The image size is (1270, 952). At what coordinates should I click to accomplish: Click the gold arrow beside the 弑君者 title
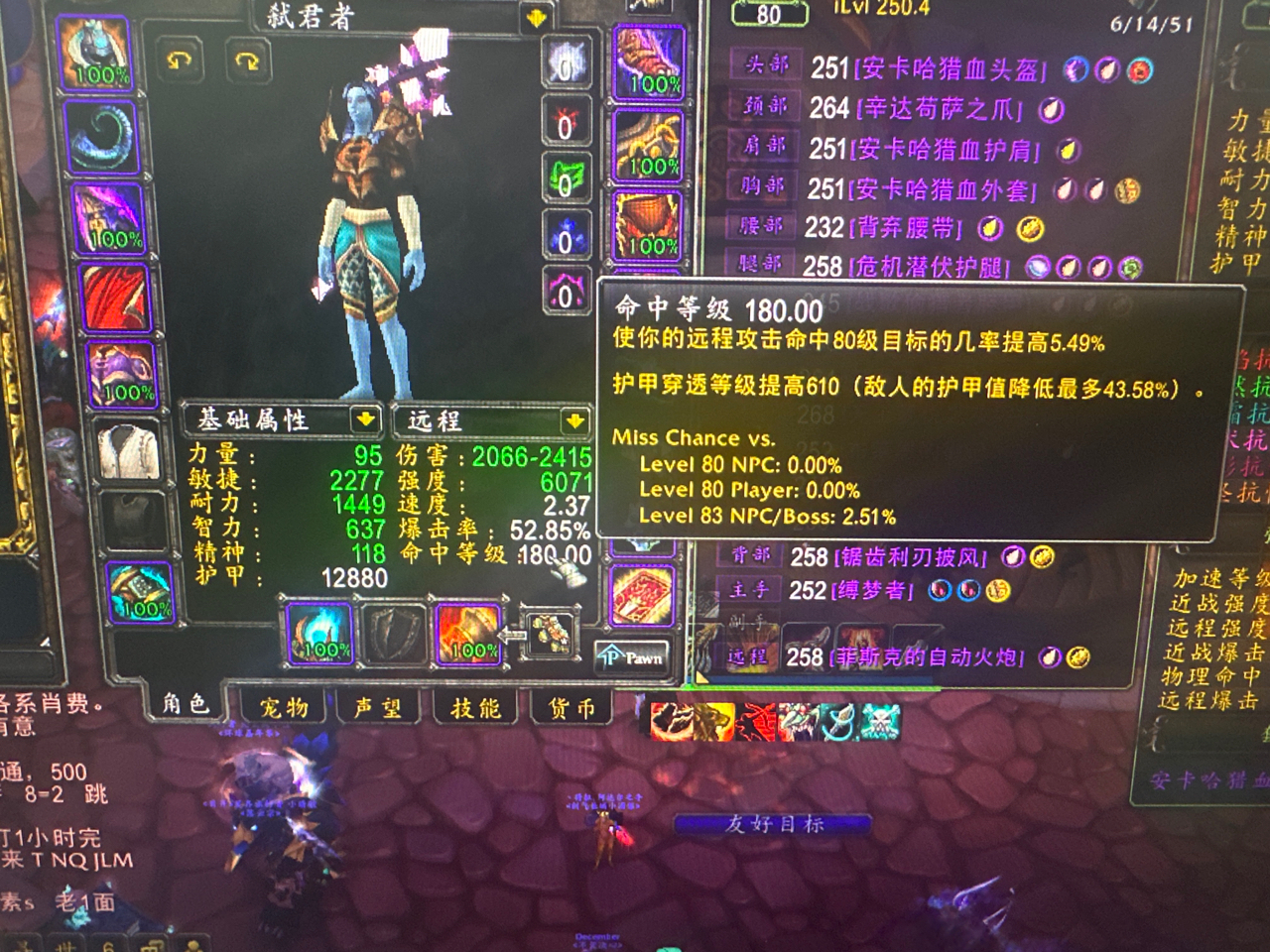click(x=535, y=15)
